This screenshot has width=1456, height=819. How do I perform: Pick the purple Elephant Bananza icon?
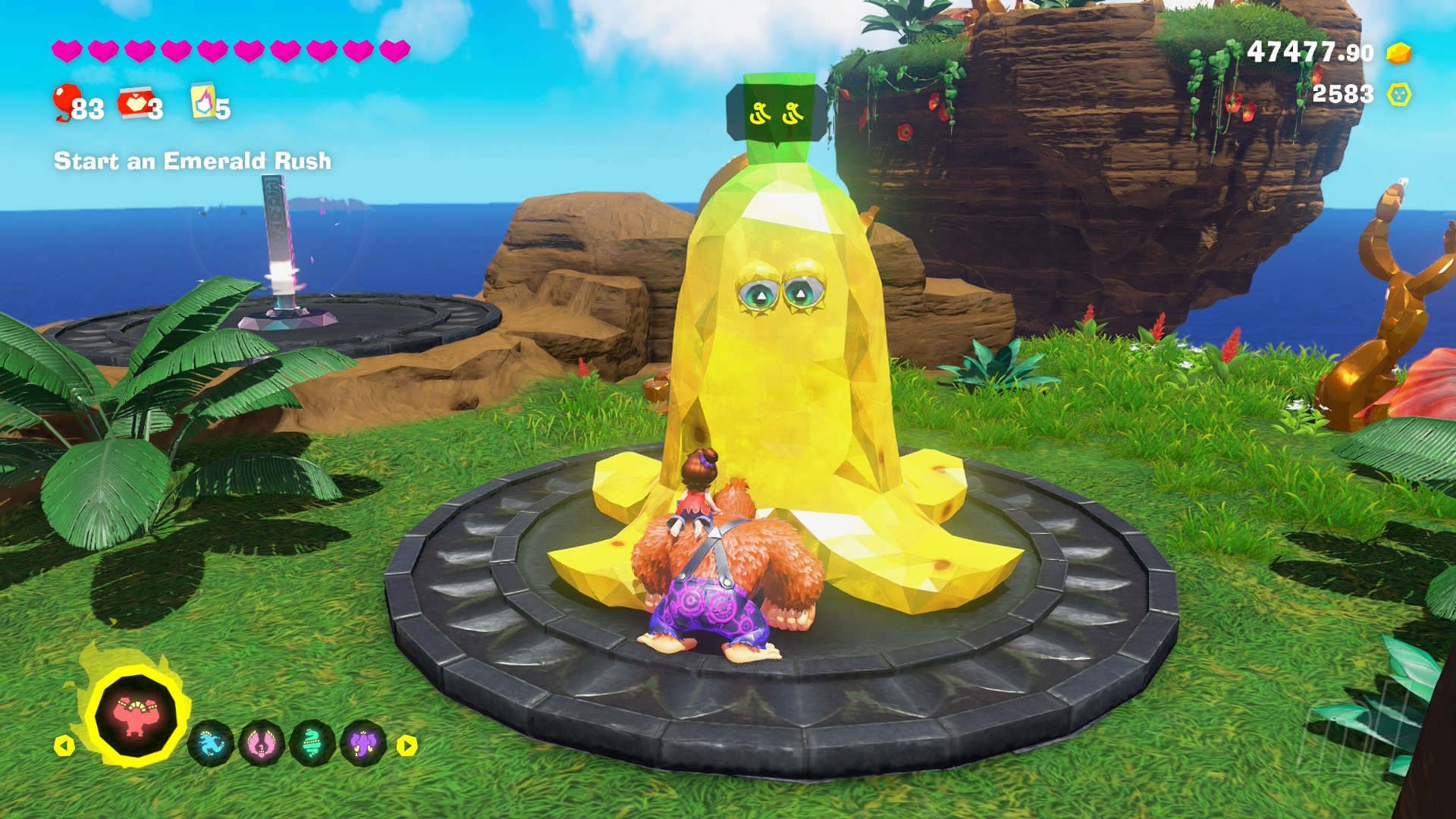pyautogui.click(x=364, y=744)
